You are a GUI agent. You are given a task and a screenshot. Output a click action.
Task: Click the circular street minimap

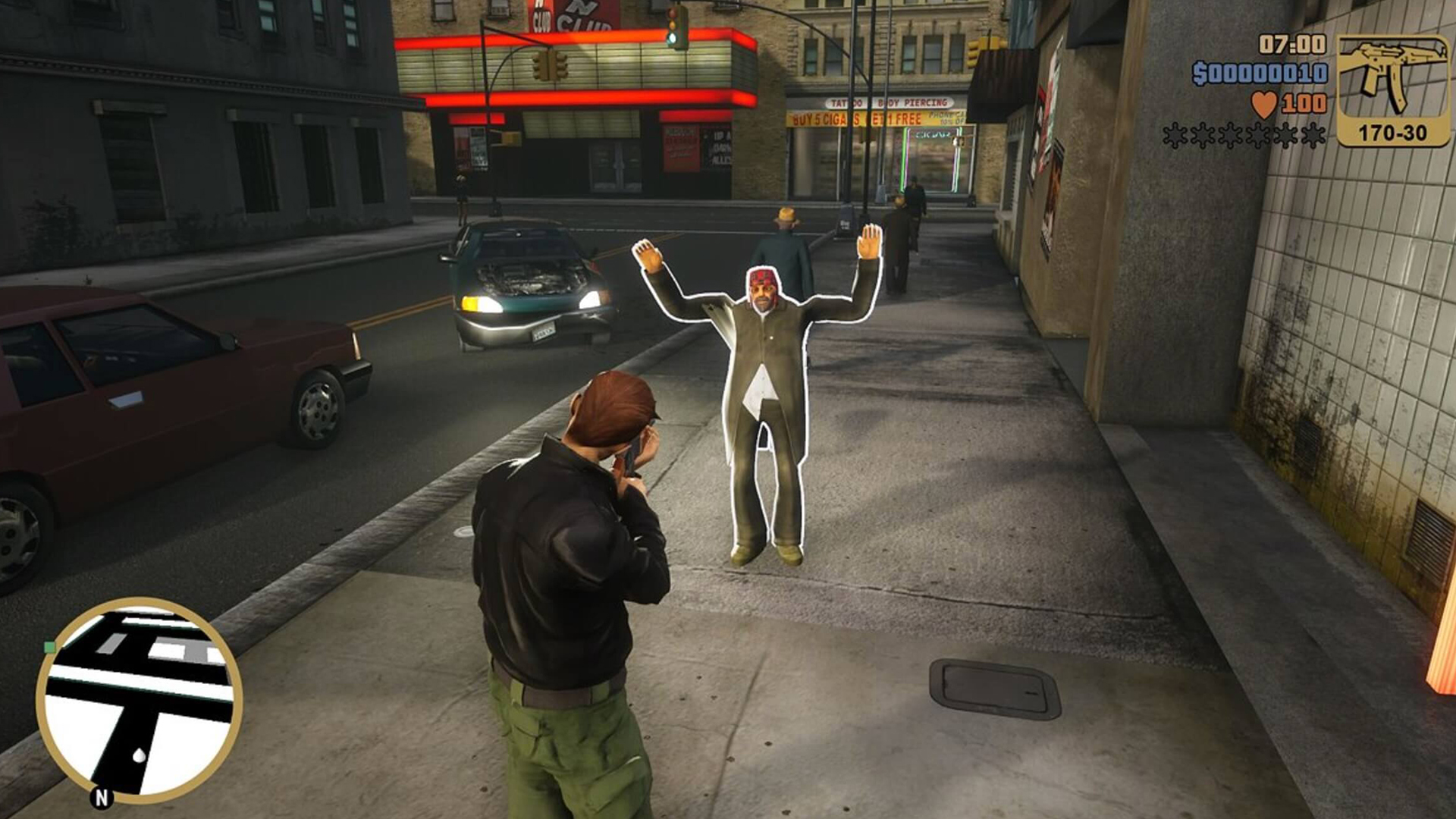tap(140, 699)
